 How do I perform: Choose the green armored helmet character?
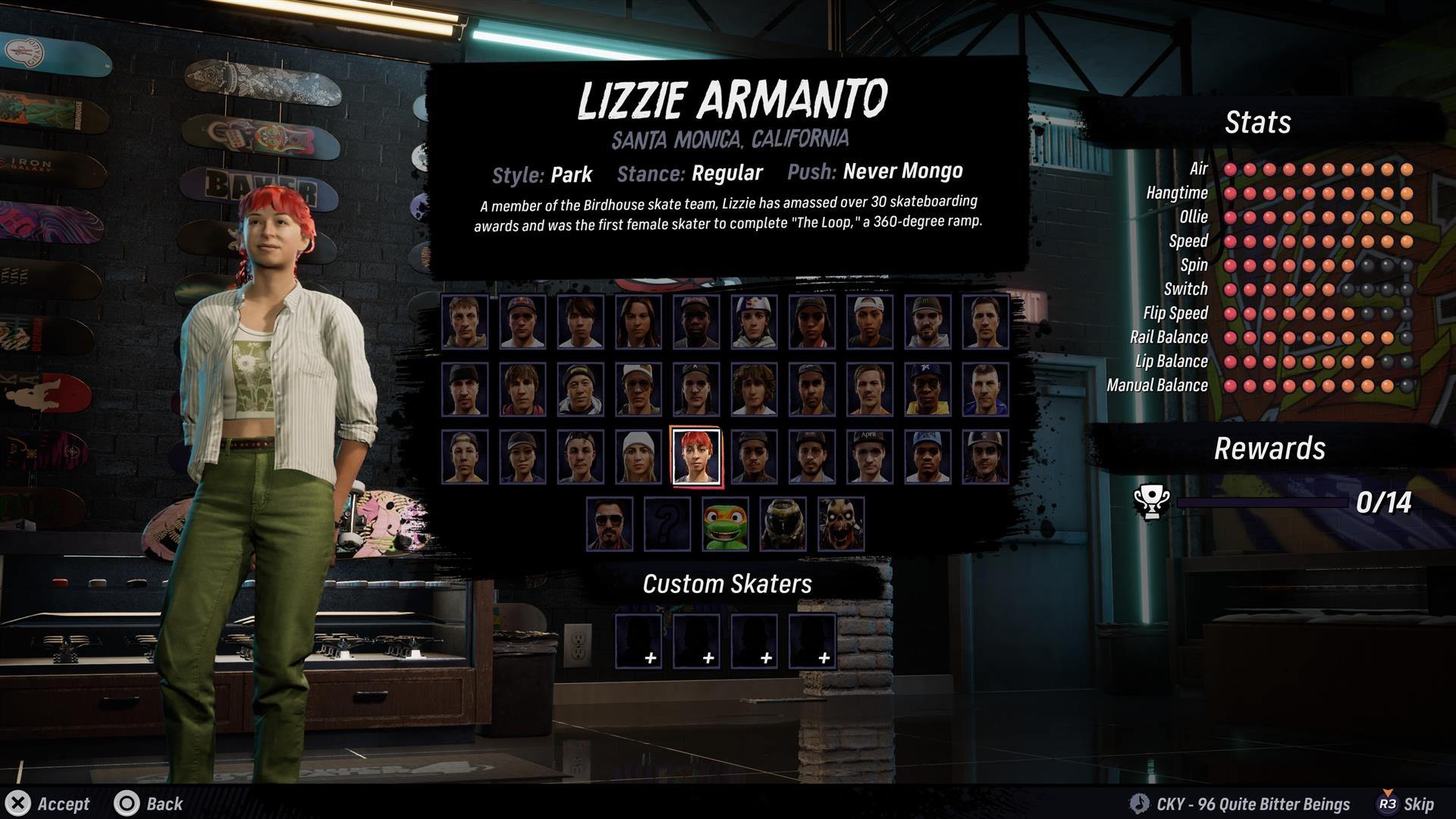(x=783, y=523)
